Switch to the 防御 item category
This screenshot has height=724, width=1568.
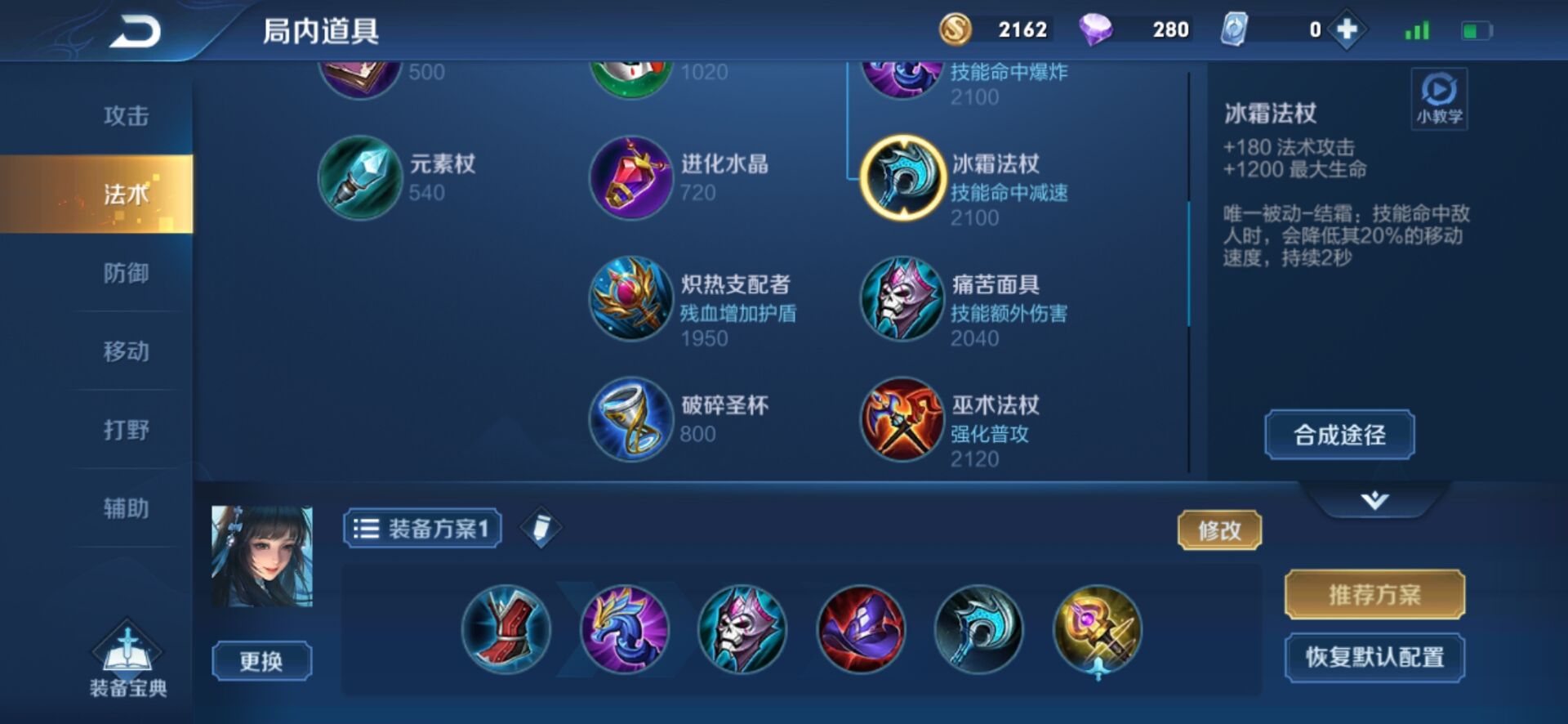coord(127,274)
